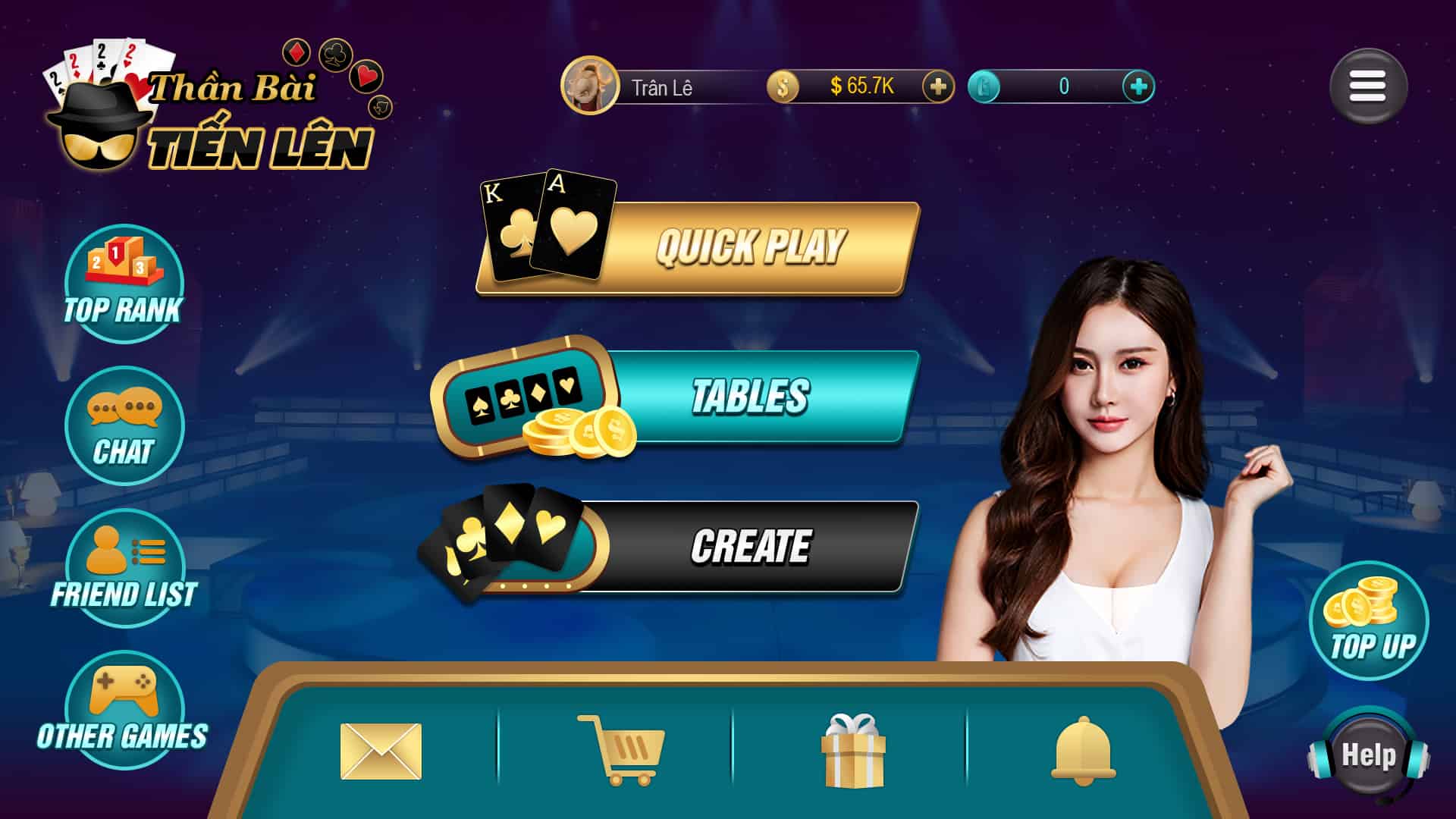1456x819 pixels.
Task: Add gold coins with the plus button
Action: click(x=937, y=86)
